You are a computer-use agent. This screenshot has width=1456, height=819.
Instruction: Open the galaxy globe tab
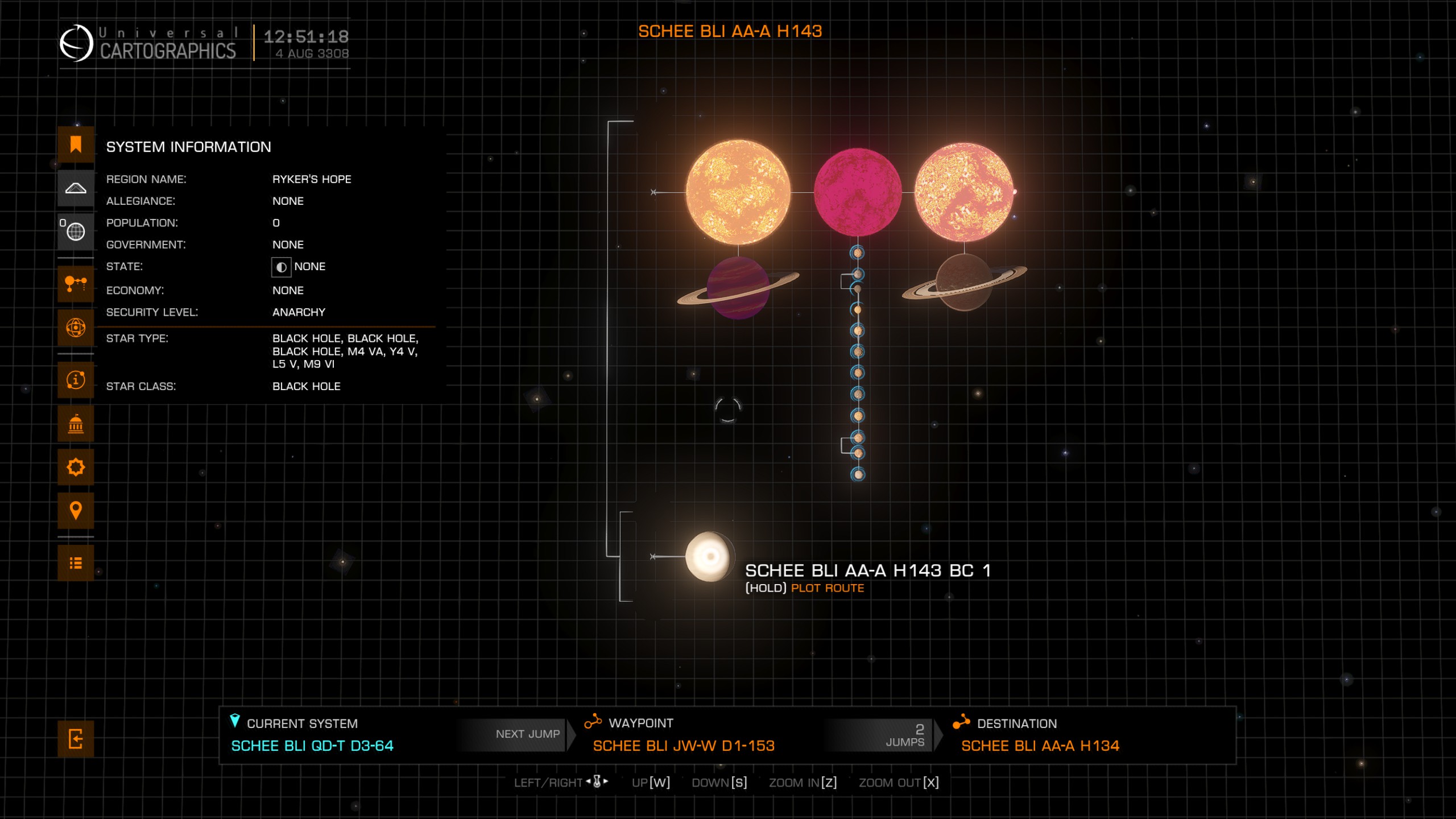(76, 231)
